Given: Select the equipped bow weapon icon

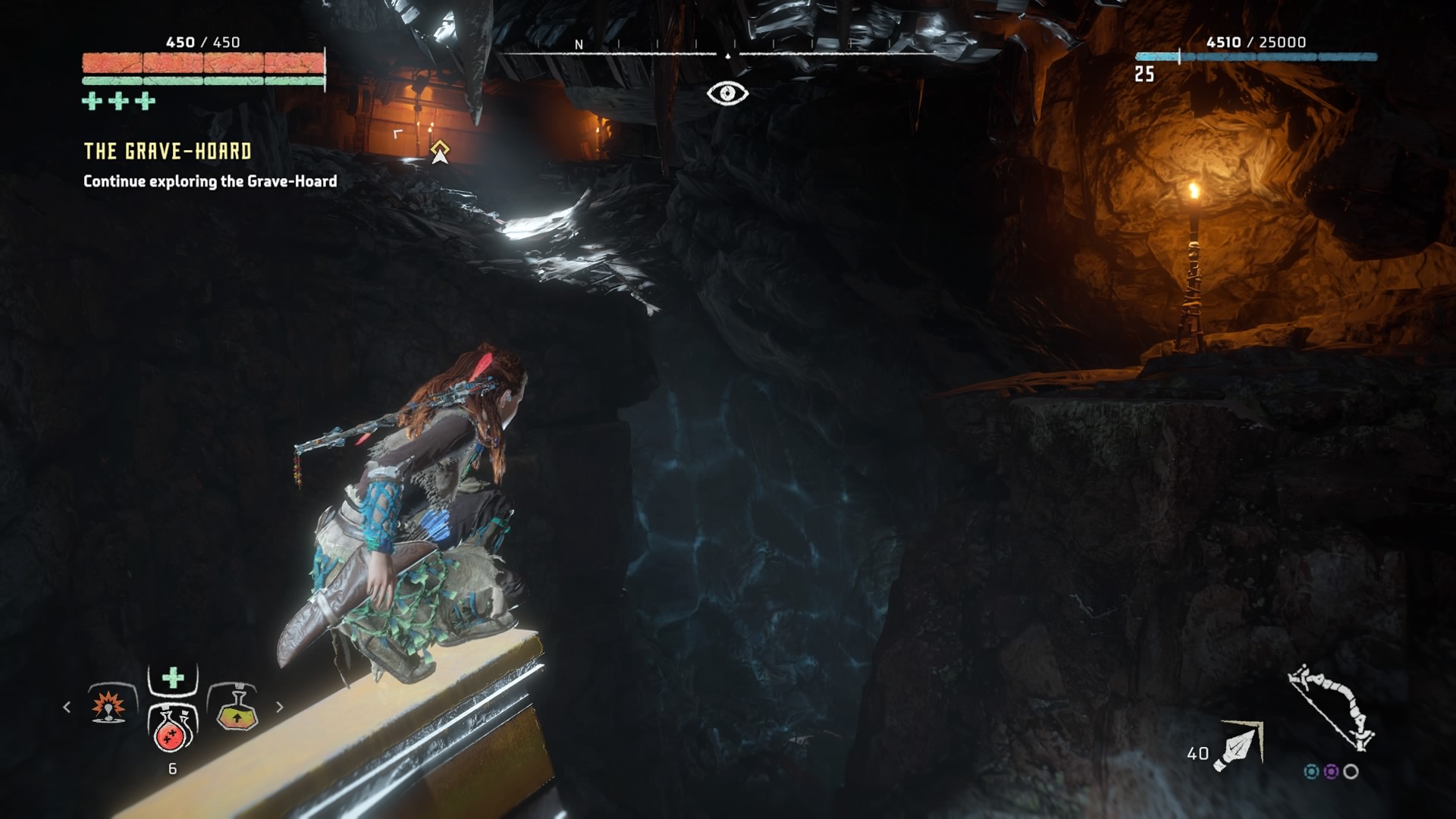Looking at the screenshot, I should 1332,707.
